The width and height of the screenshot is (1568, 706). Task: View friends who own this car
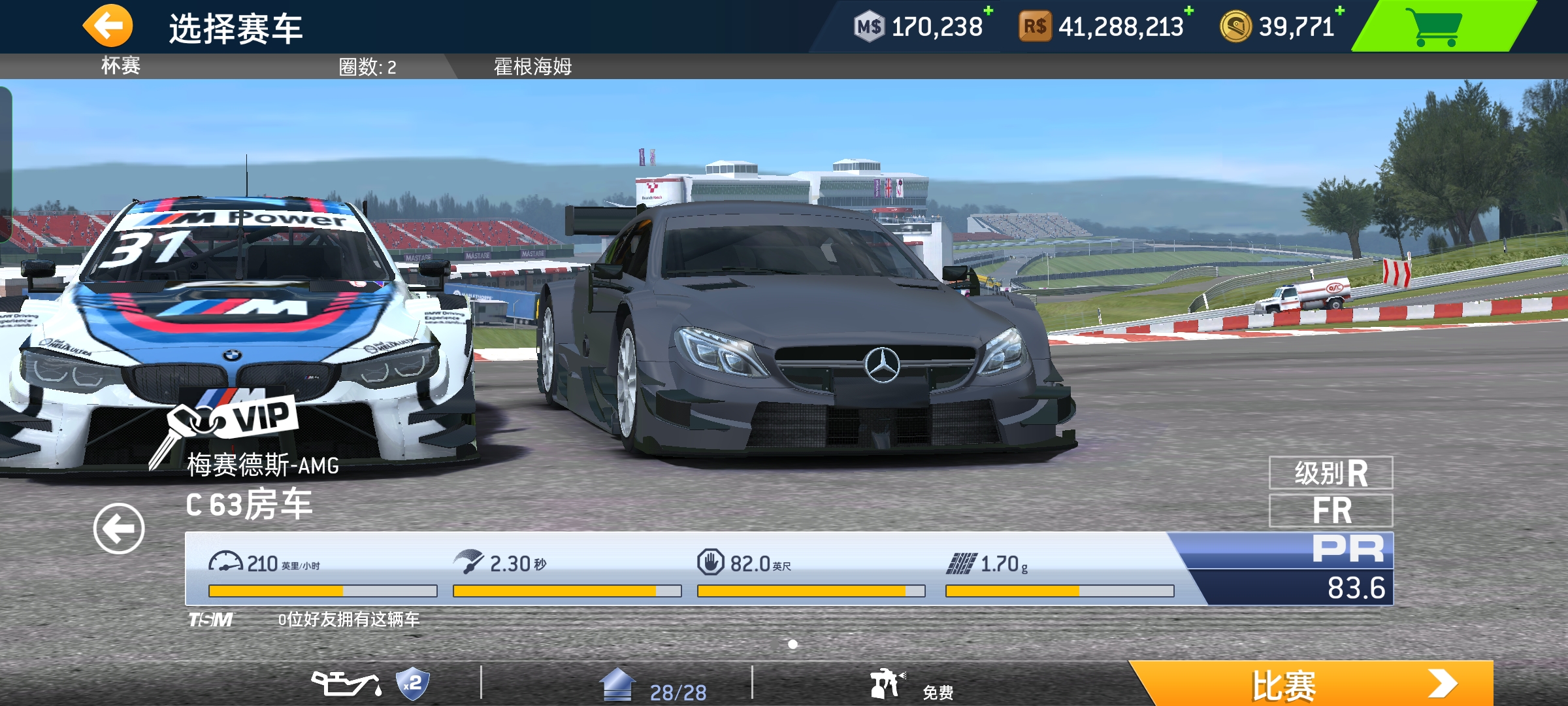[349, 619]
